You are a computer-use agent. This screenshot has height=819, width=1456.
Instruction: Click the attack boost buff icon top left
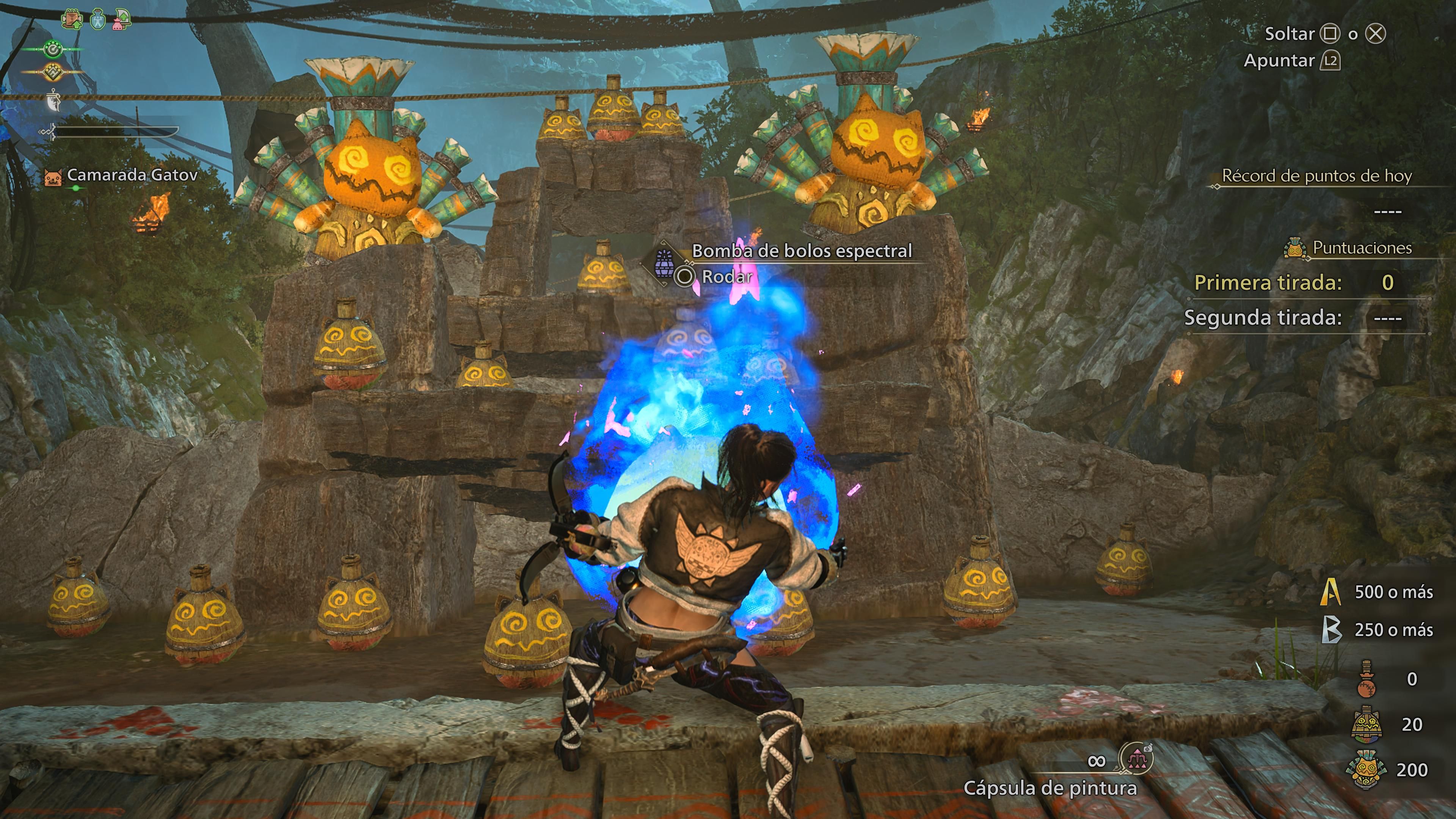pos(71,19)
